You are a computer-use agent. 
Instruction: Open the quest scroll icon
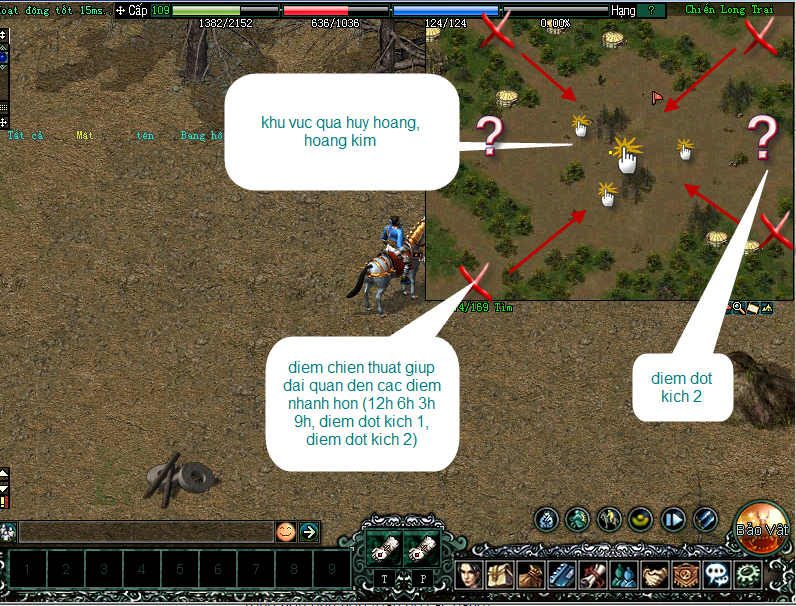[x=592, y=575]
